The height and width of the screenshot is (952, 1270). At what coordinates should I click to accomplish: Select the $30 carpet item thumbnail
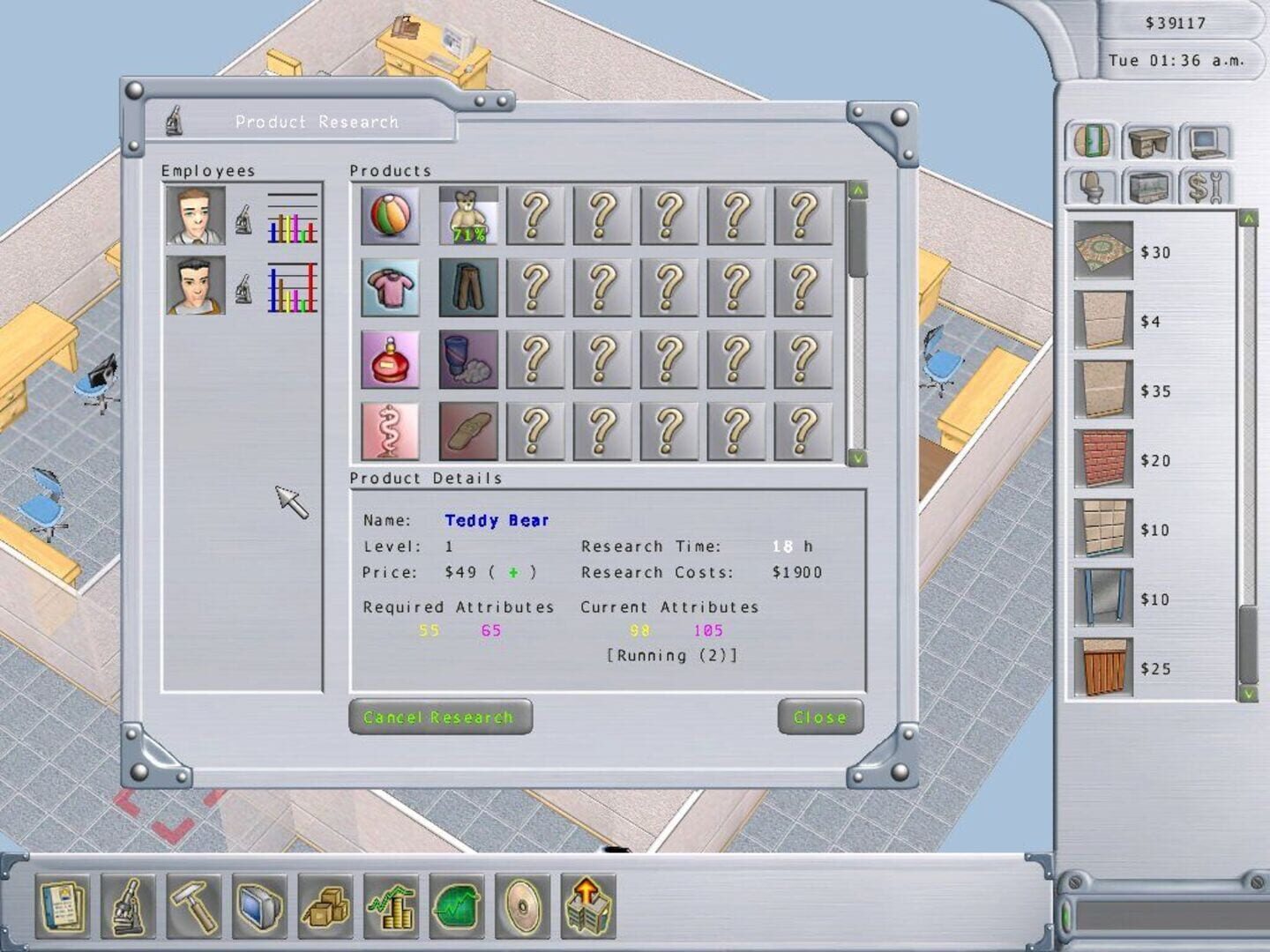(x=1102, y=253)
